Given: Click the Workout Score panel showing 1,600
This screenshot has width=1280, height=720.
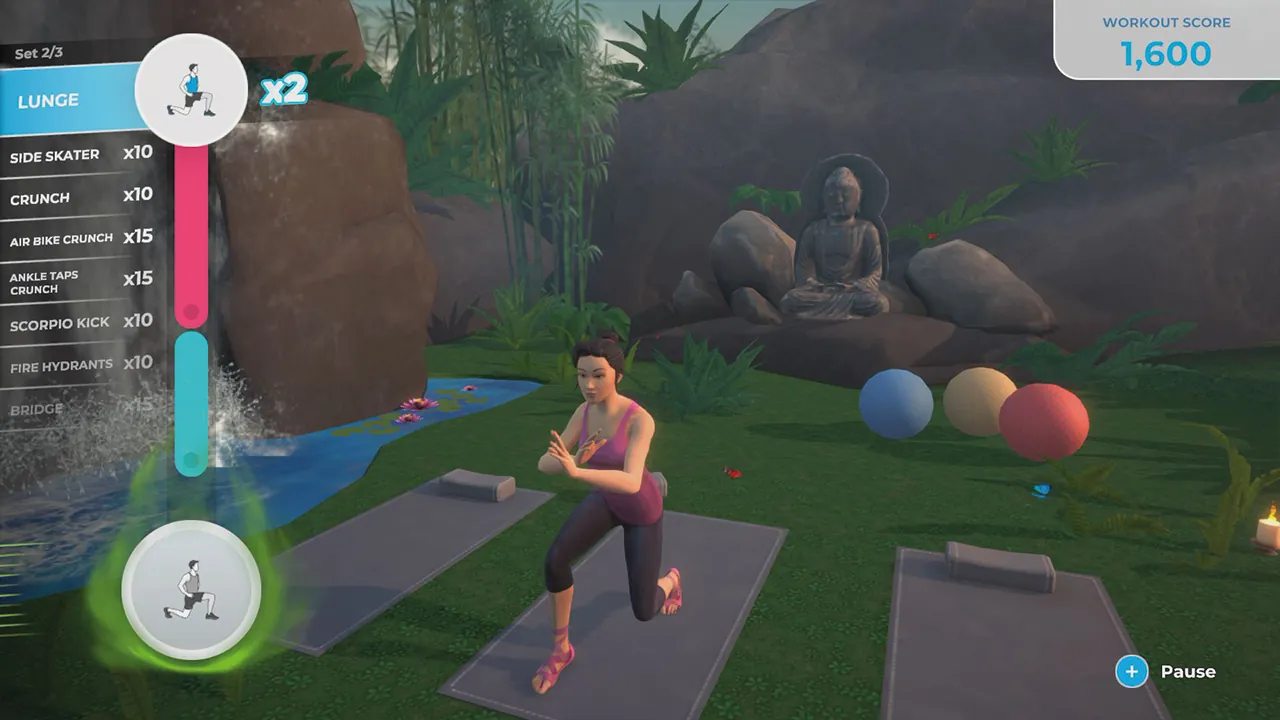Looking at the screenshot, I should click(x=1166, y=38).
